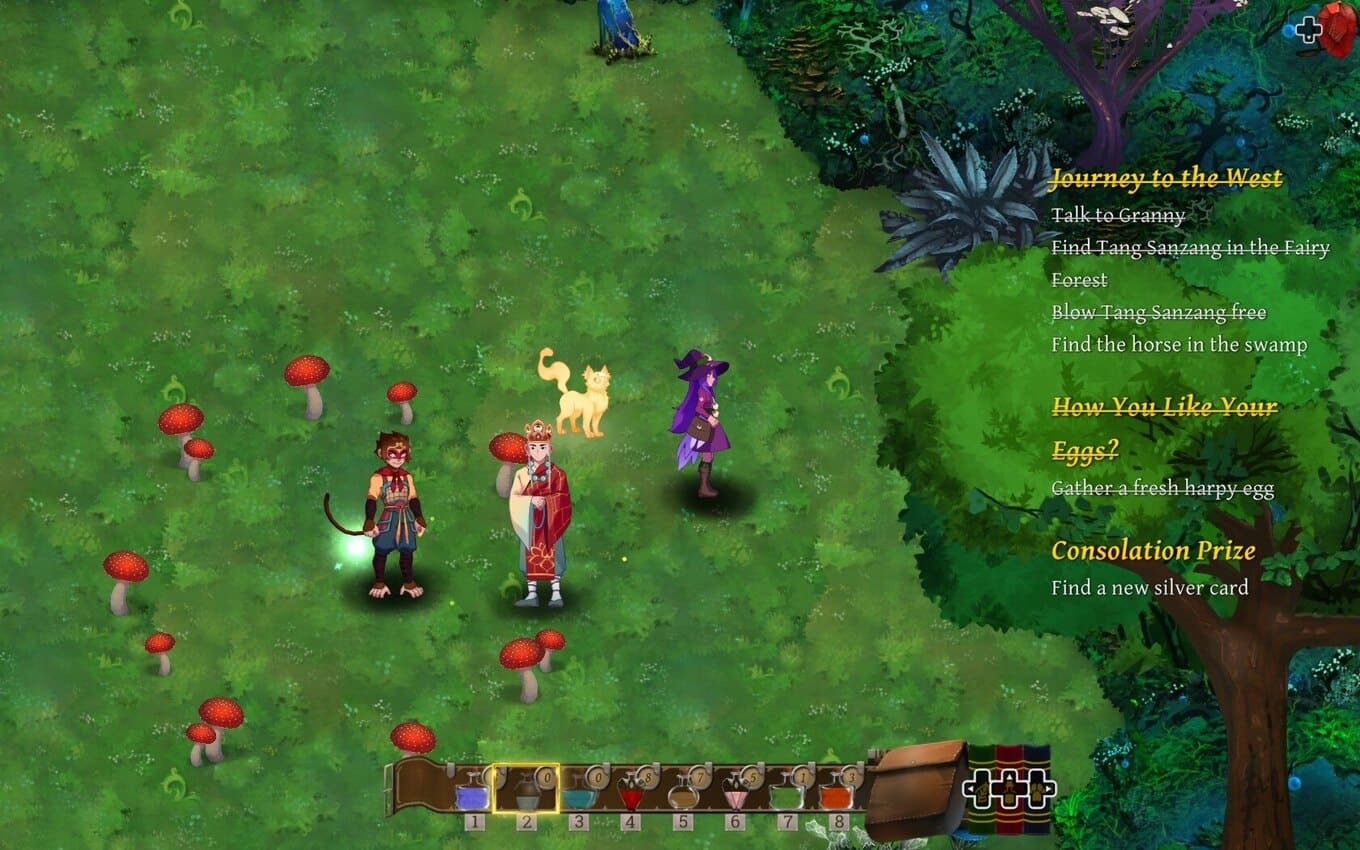This screenshot has width=1360, height=850.
Task: Select the purple potion in slot 1
Action: [x=472, y=794]
